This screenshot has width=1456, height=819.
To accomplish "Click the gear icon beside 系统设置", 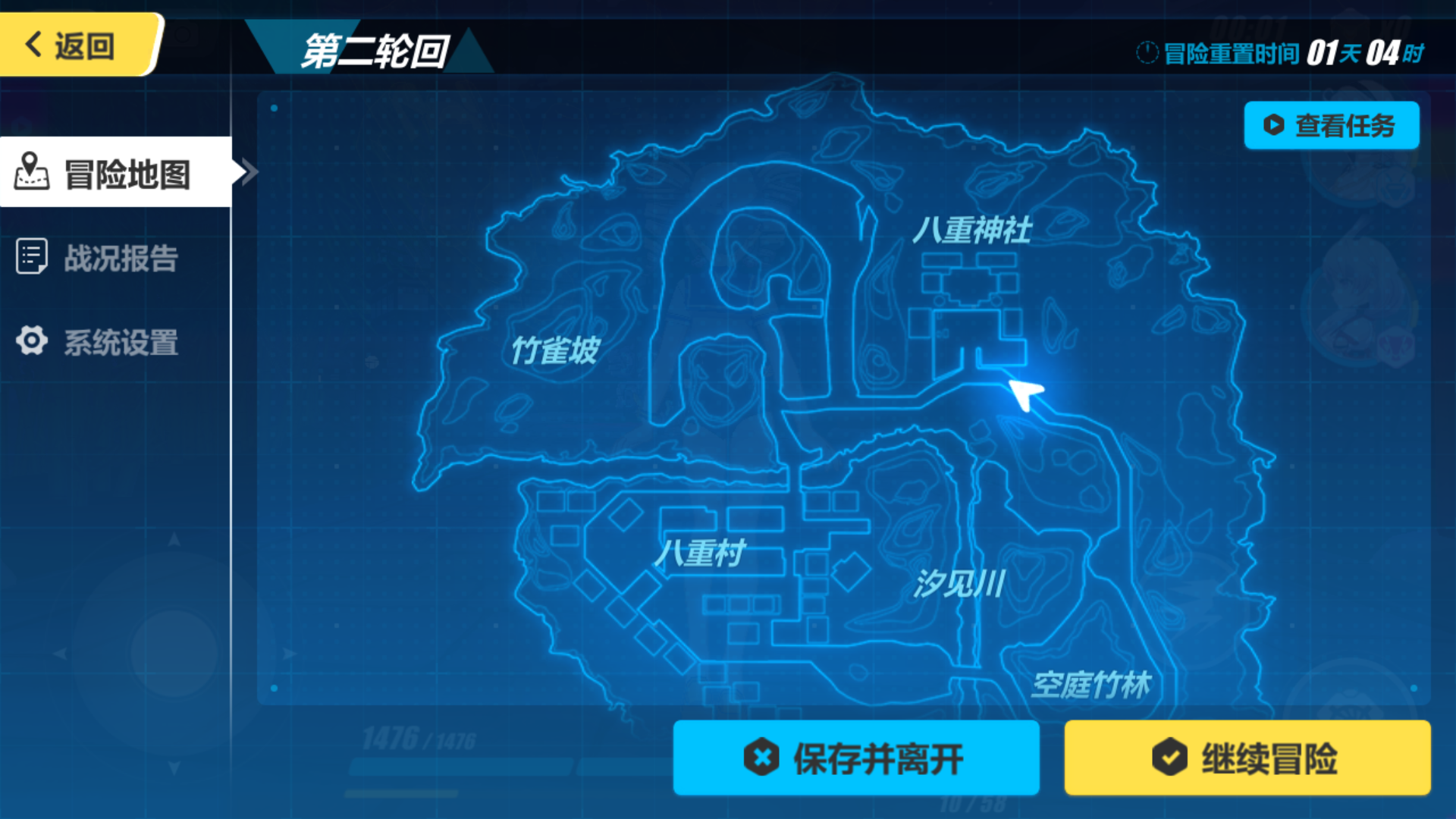I will tap(30, 343).
